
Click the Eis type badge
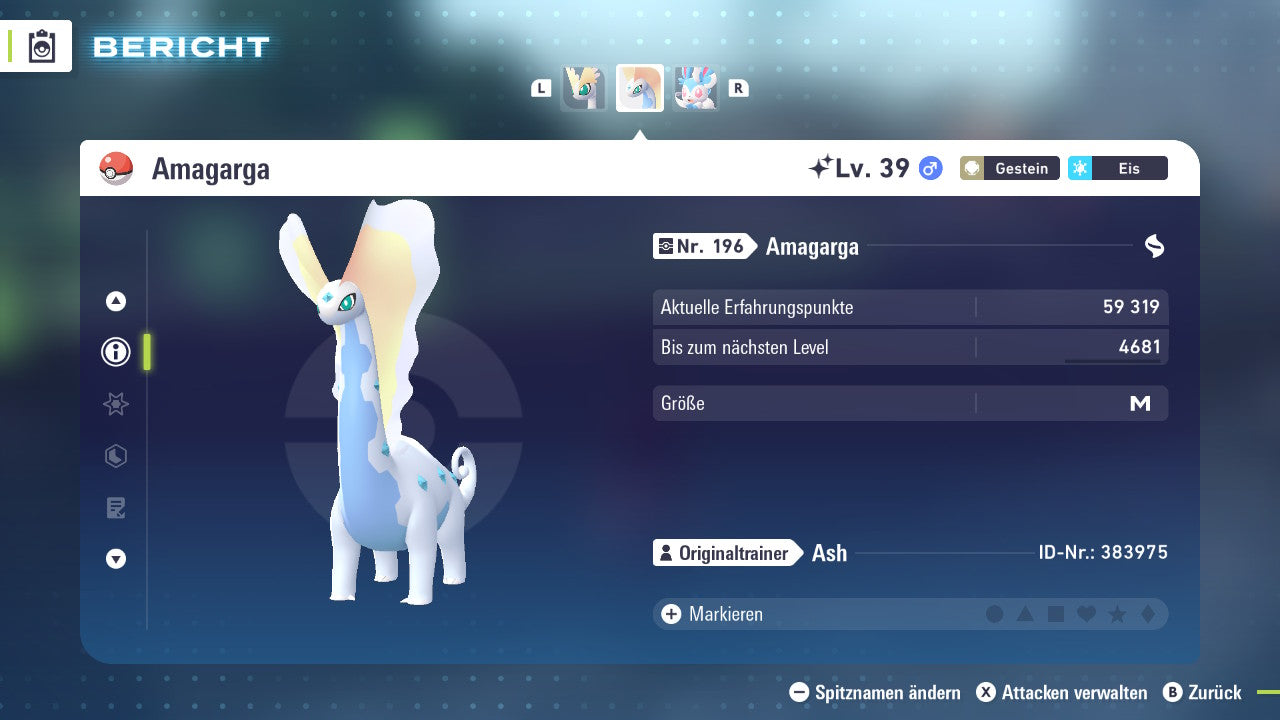[x=1117, y=168]
